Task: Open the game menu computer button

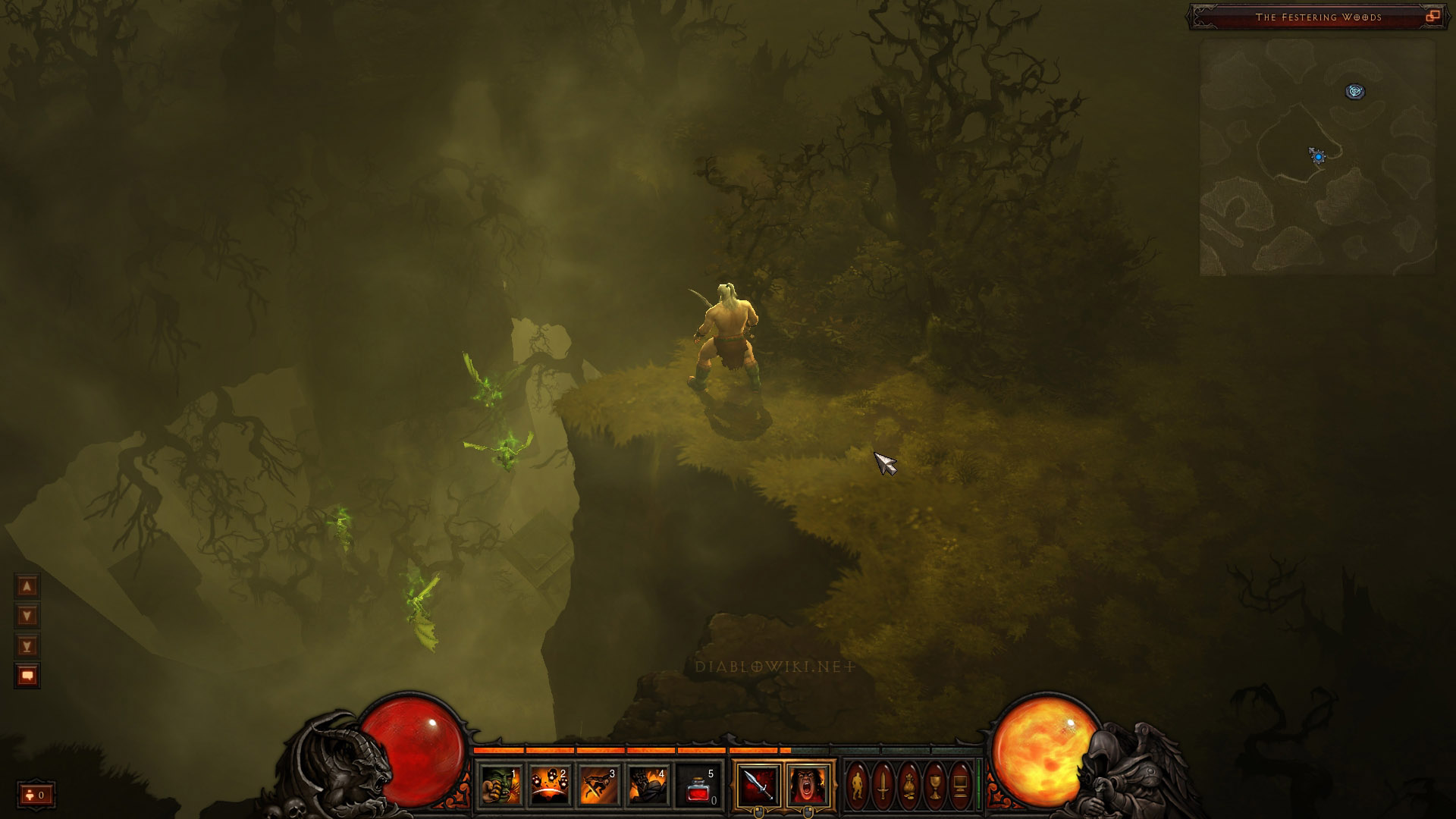Action: click(x=960, y=786)
